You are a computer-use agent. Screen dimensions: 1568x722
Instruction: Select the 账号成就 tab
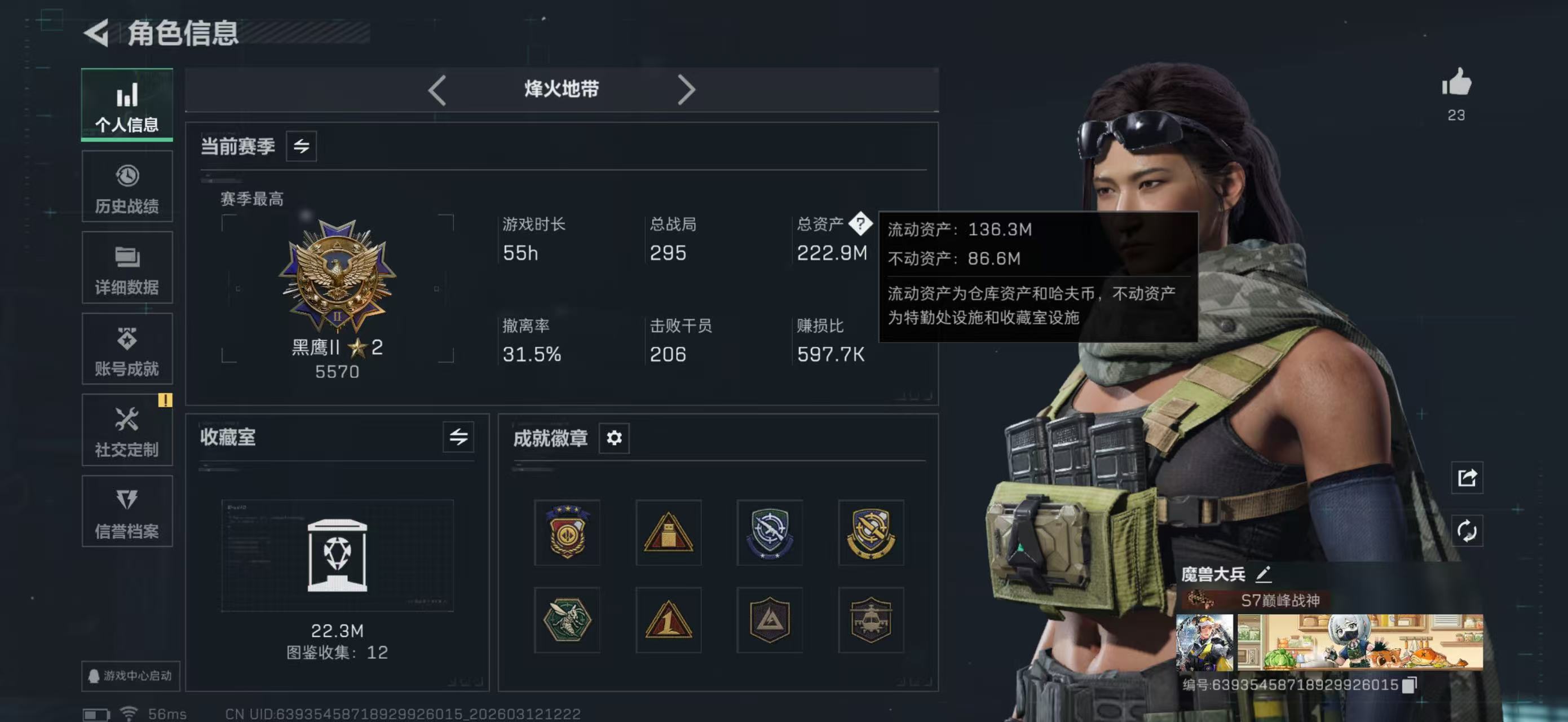click(127, 349)
